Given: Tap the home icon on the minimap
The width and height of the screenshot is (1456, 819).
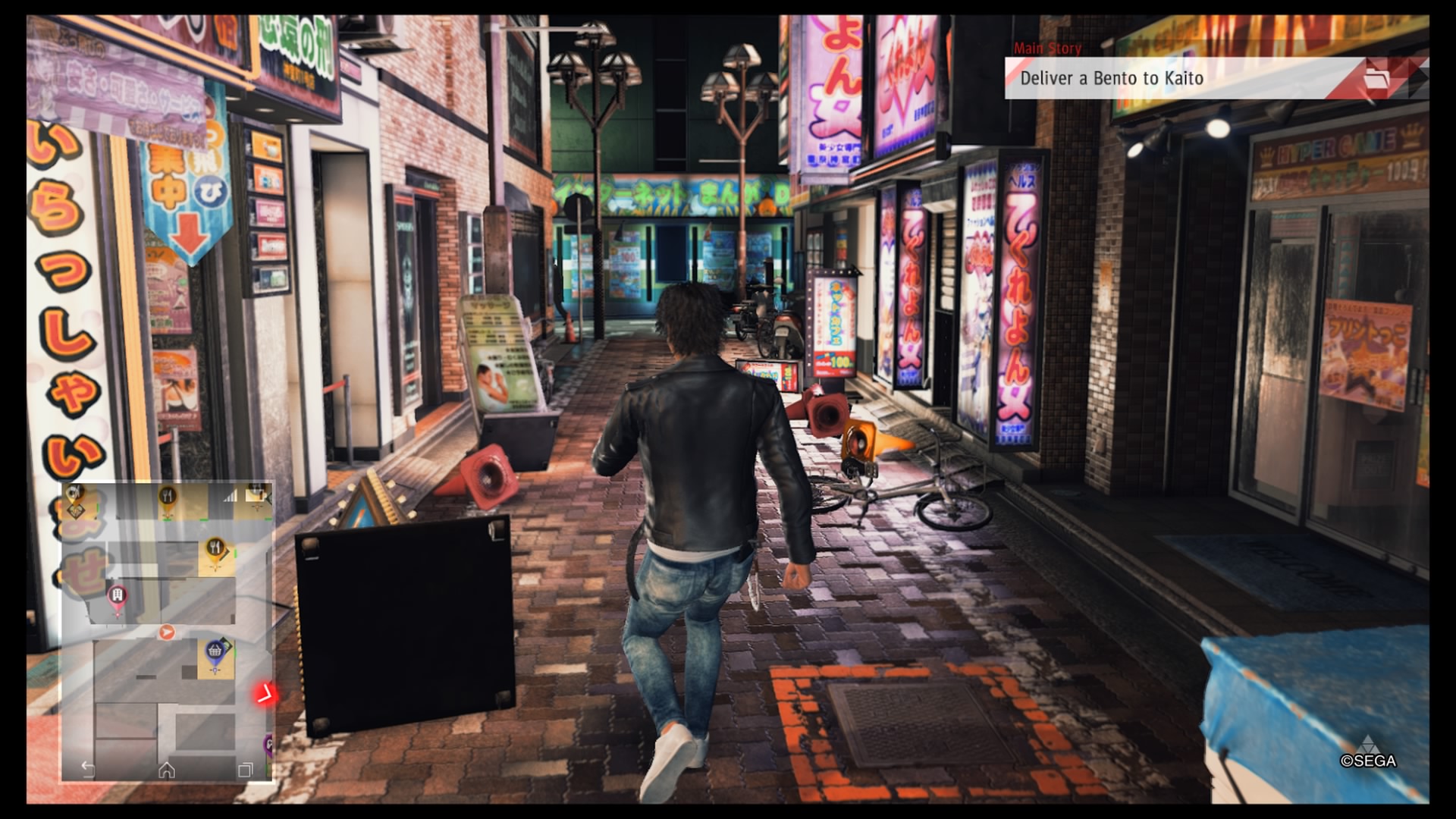Looking at the screenshot, I should 167,770.
